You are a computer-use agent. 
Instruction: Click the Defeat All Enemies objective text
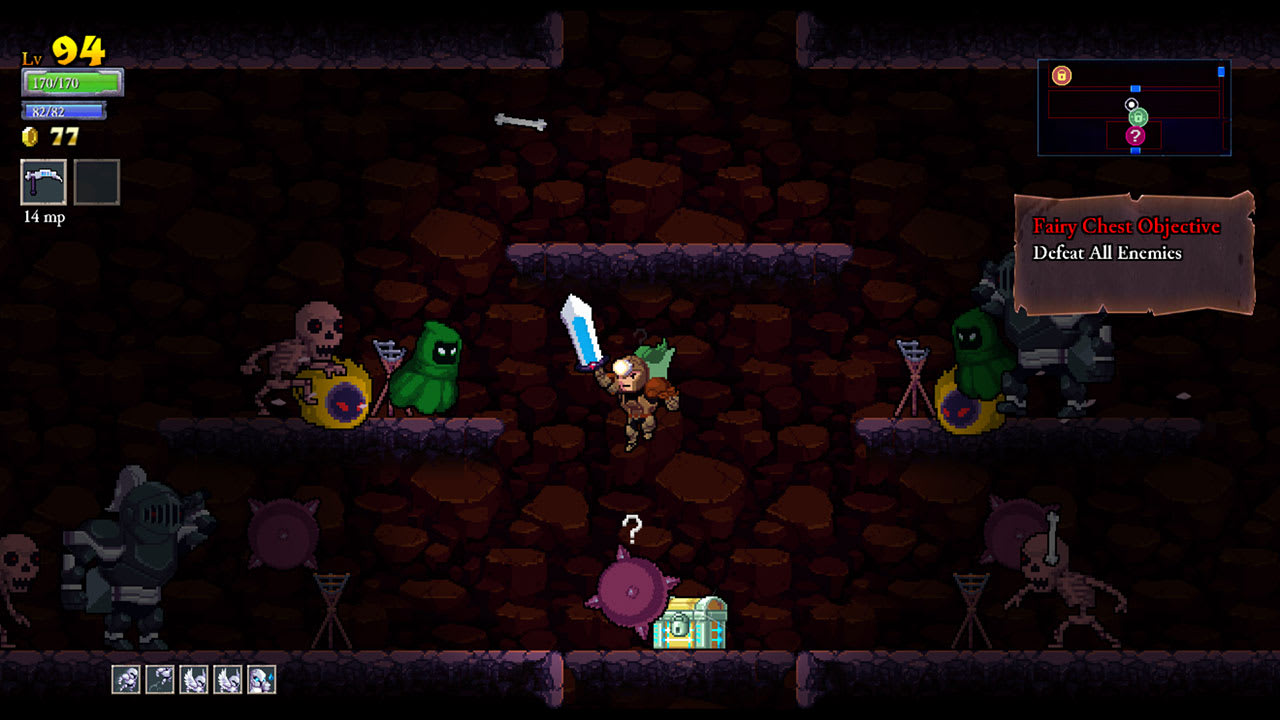click(x=1108, y=253)
